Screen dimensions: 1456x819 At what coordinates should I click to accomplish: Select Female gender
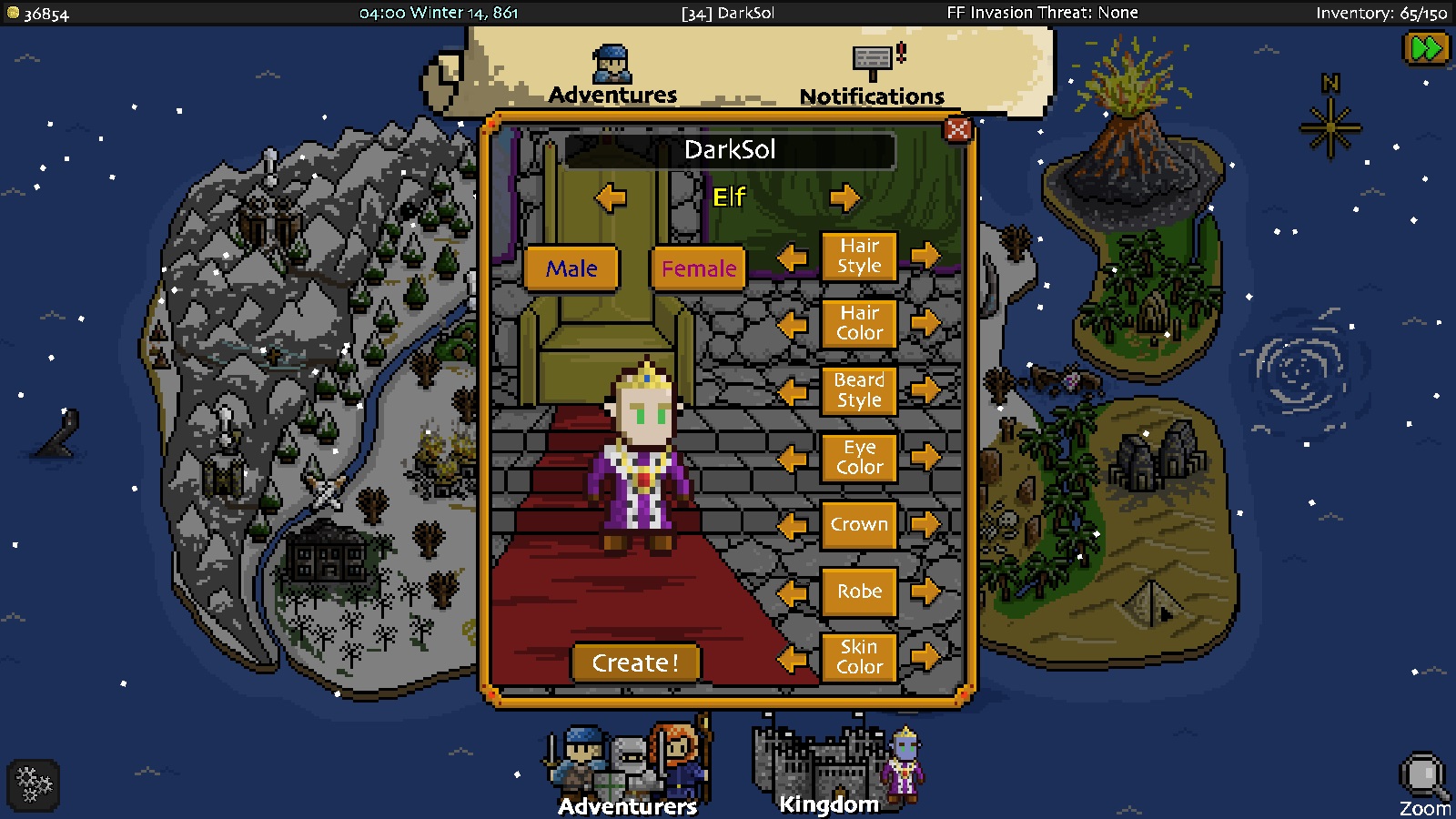click(696, 268)
